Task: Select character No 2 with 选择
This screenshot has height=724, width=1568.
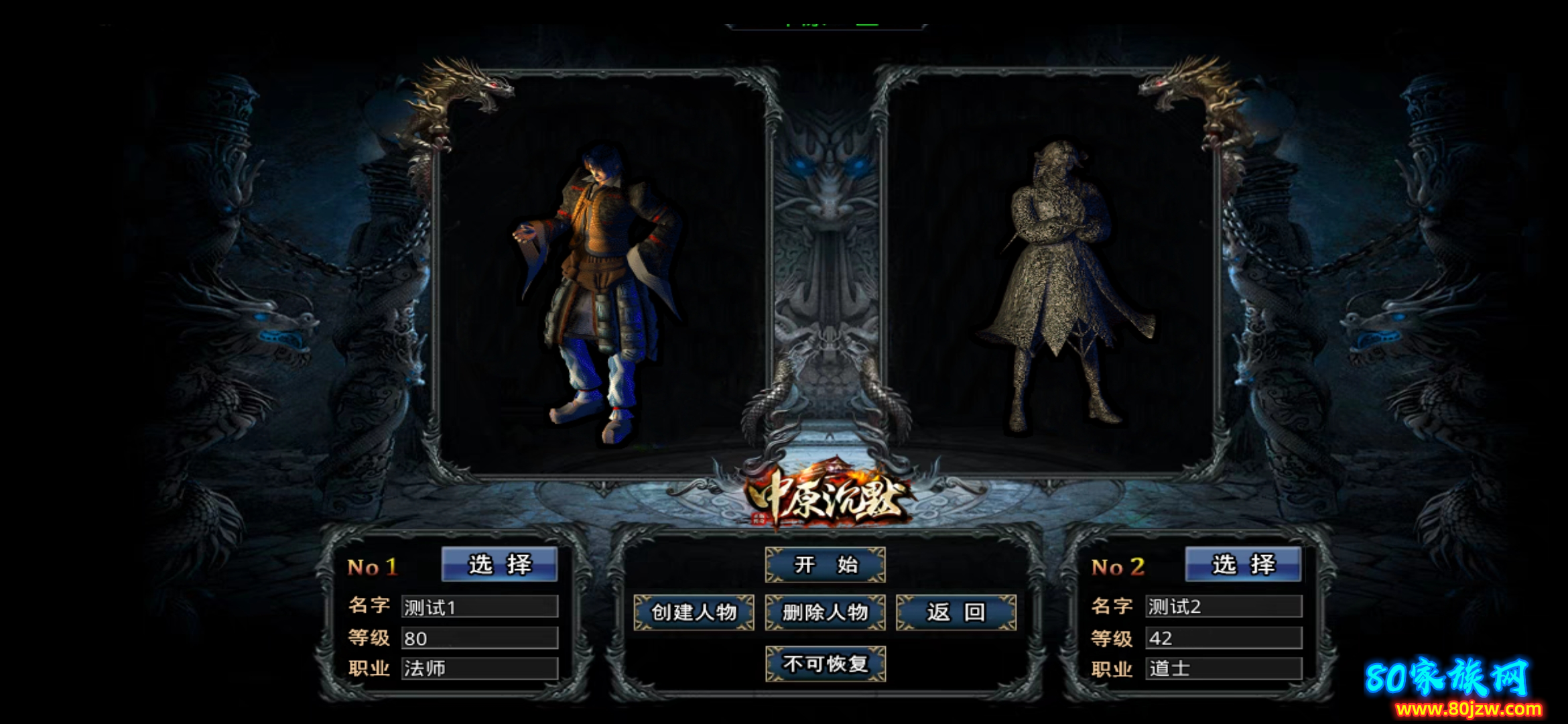Action: point(1243,564)
